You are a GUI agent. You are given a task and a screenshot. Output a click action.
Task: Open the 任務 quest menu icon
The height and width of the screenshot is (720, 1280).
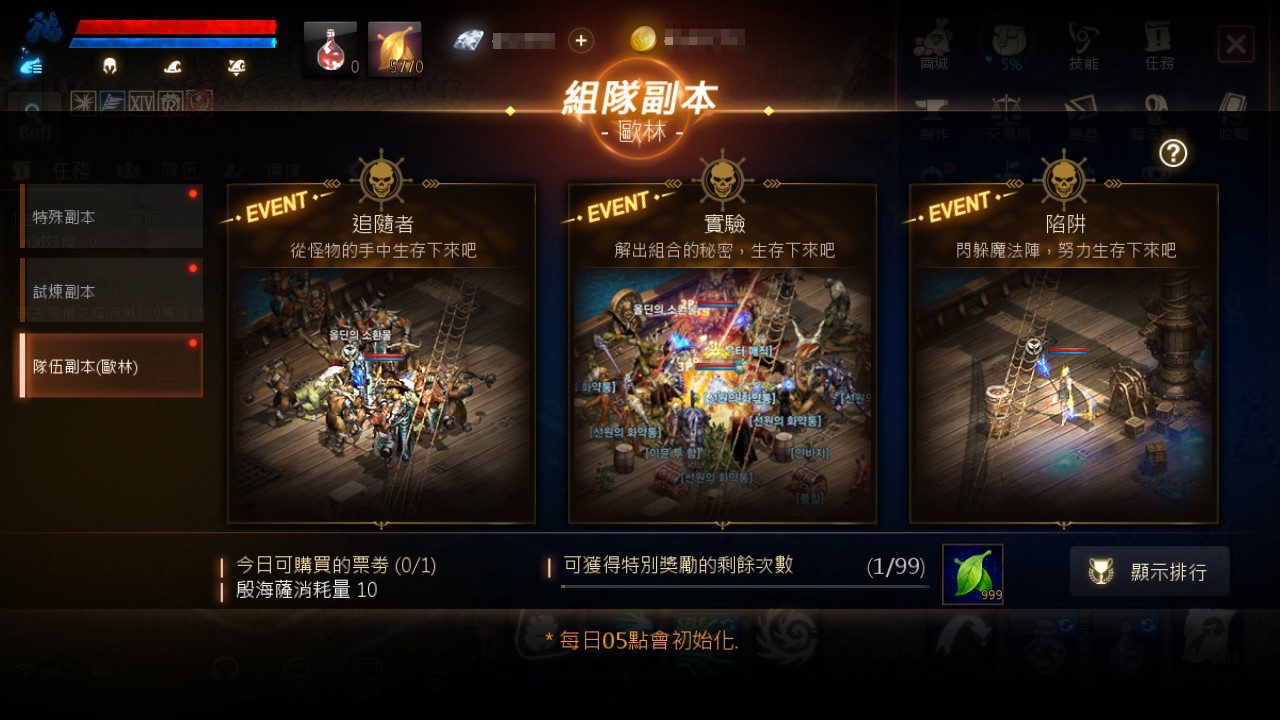(x=1158, y=40)
